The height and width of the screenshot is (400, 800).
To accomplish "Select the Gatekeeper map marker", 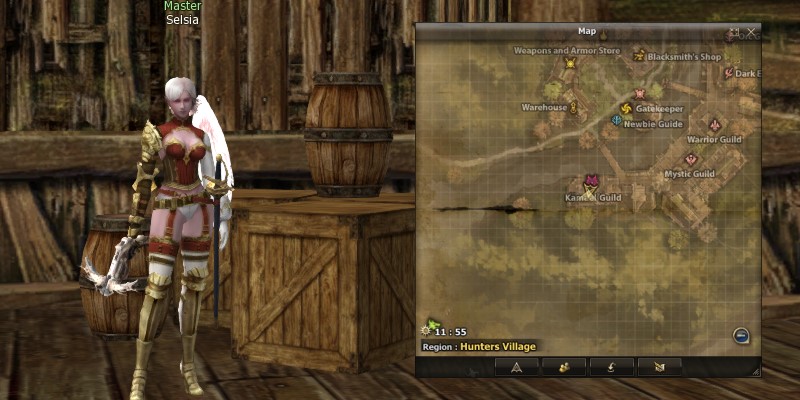I will (626, 107).
